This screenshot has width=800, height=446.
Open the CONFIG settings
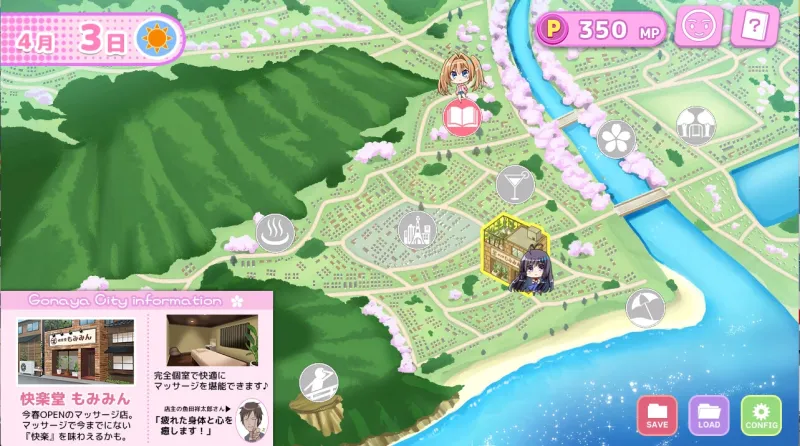pyautogui.click(x=761, y=414)
